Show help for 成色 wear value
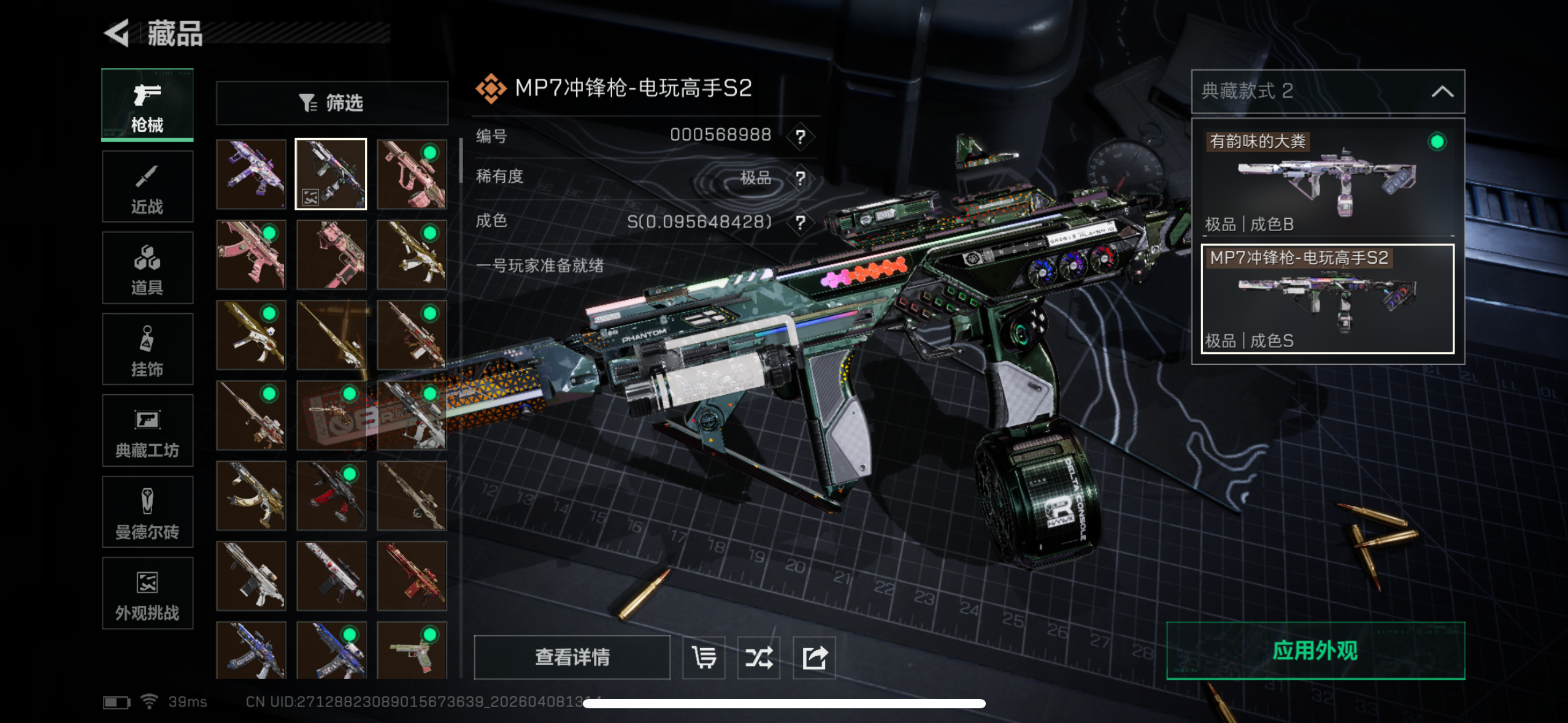Screen dimensions: 1568x723 (800, 222)
